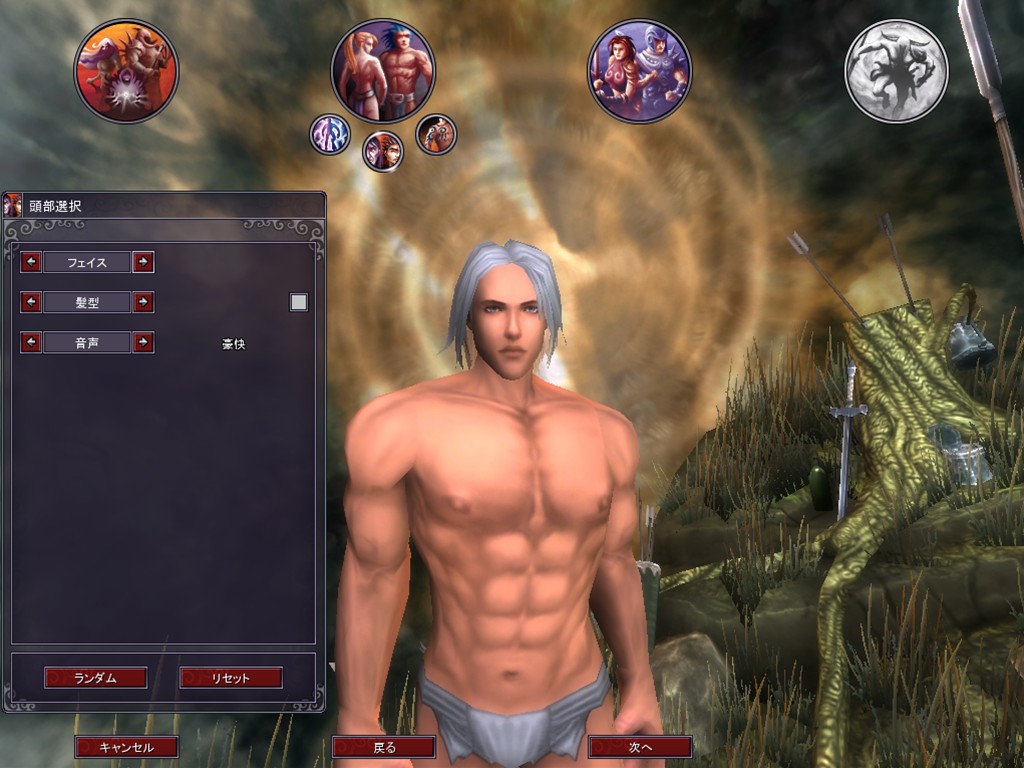Image resolution: width=1024 pixels, height=768 pixels.
Task: Choose previous voice with 音声 left arrow
Action: point(31,342)
